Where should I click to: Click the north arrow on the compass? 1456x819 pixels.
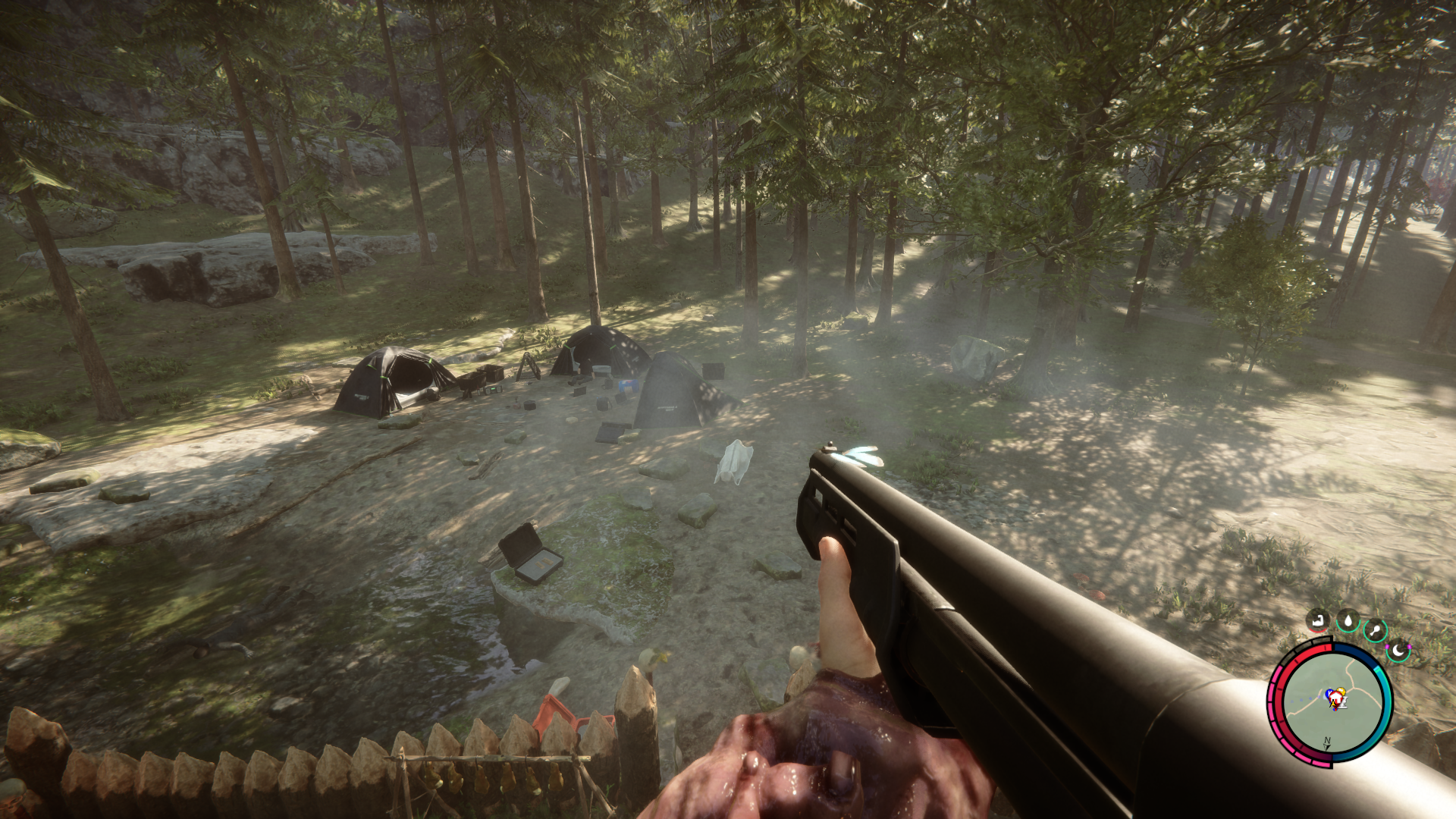coord(1326,743)
